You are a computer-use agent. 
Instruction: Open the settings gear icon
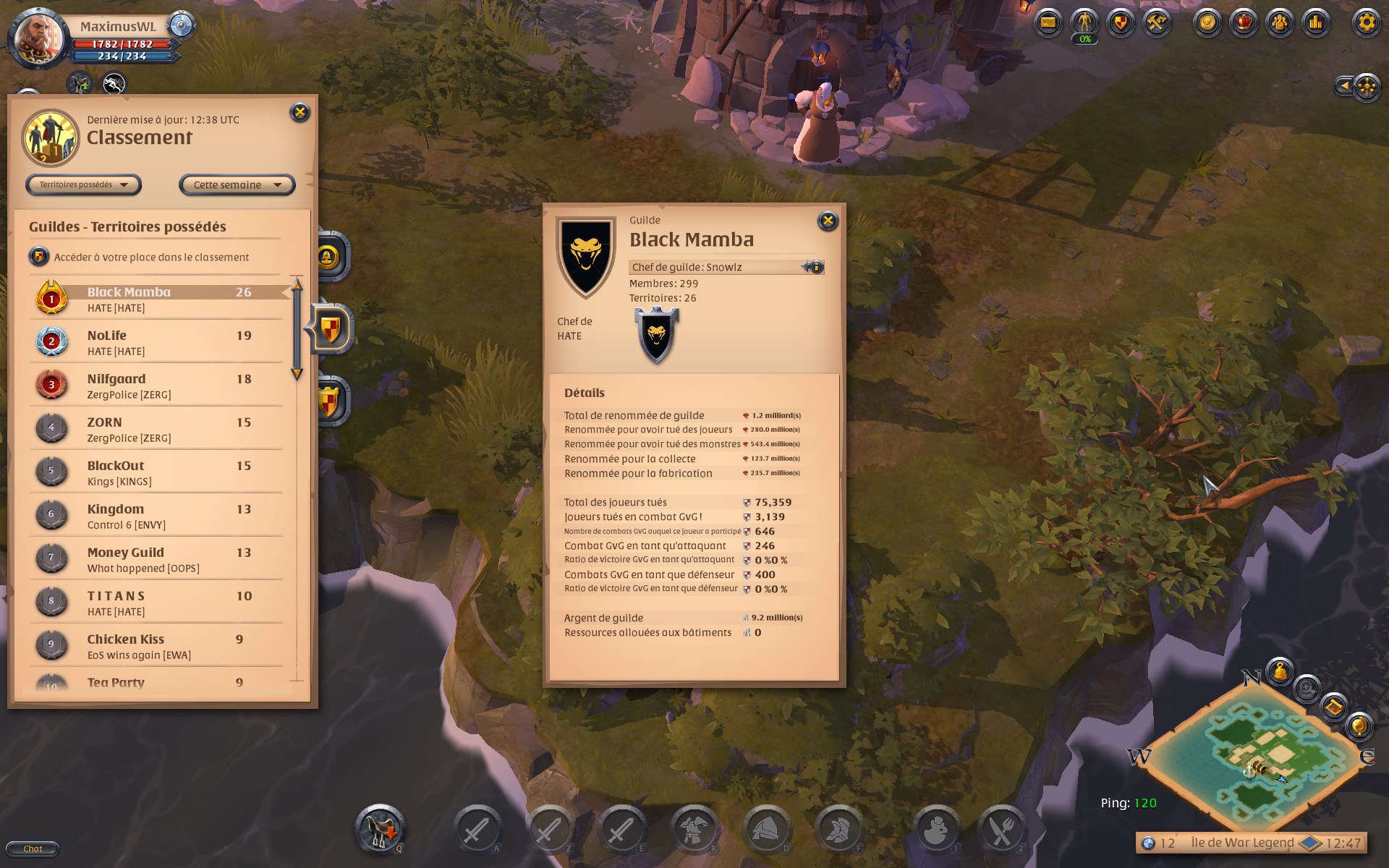pyautogui.click(x=1366, y=22)
